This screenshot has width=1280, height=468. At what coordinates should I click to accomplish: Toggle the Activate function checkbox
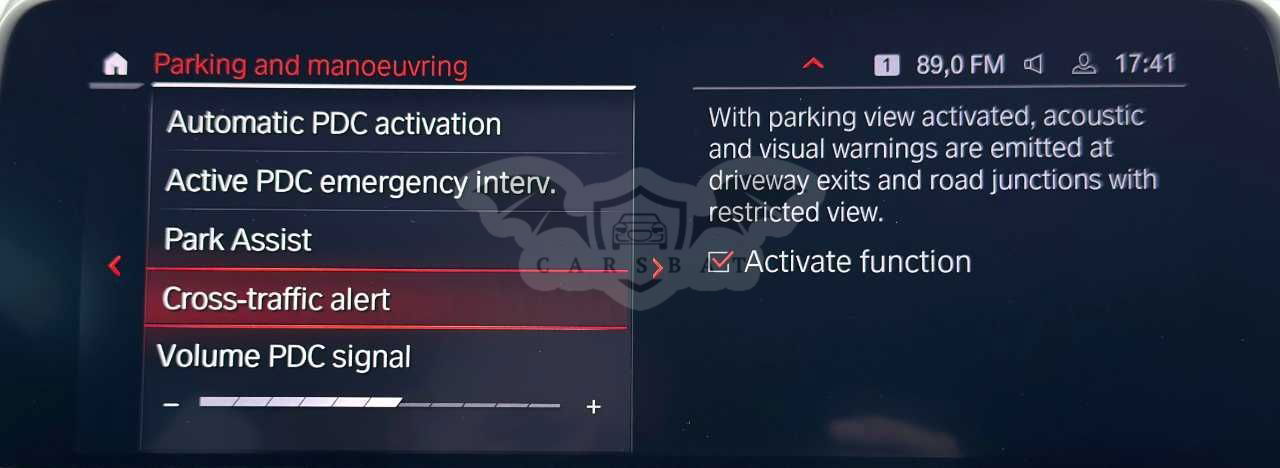point(719,262)
